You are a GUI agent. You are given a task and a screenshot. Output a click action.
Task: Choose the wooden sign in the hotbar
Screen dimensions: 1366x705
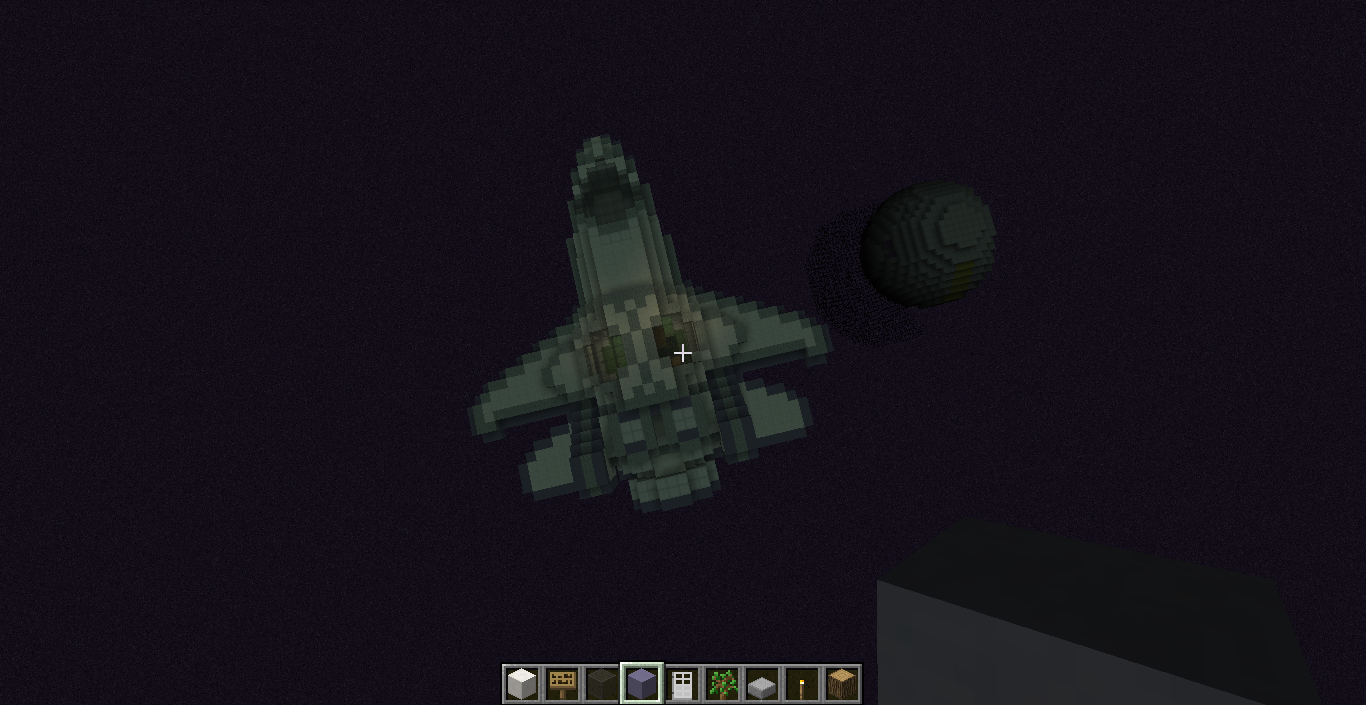(x=562, y=684)
